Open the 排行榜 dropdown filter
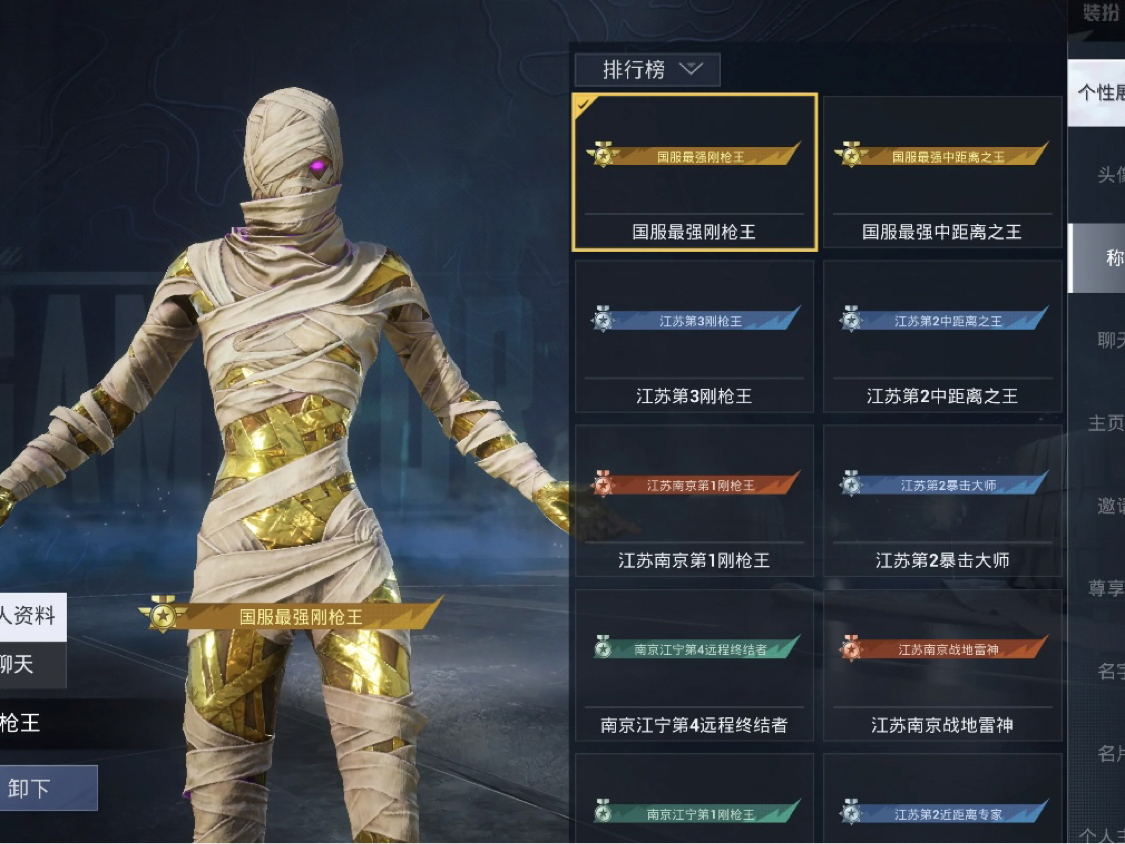Viewport: 1125px width, 844px height. click(647, 69)
